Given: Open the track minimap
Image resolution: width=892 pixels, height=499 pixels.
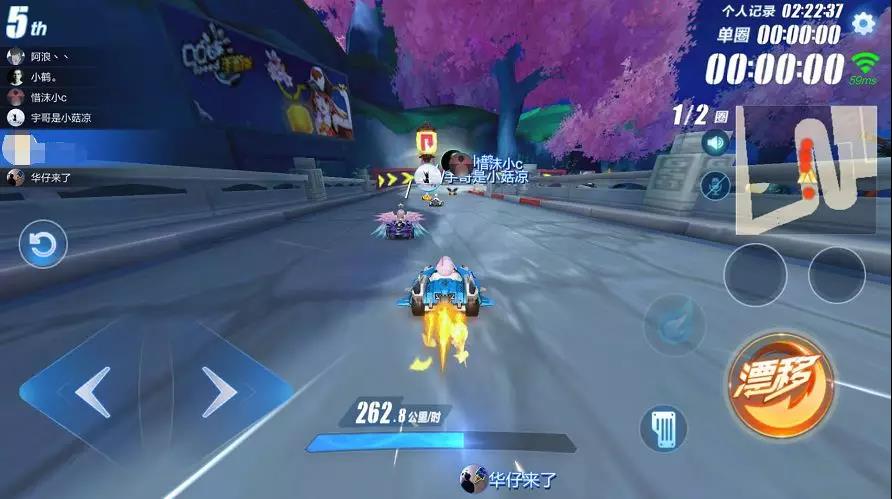Looking at the screenshot, I should click(805, 170).
